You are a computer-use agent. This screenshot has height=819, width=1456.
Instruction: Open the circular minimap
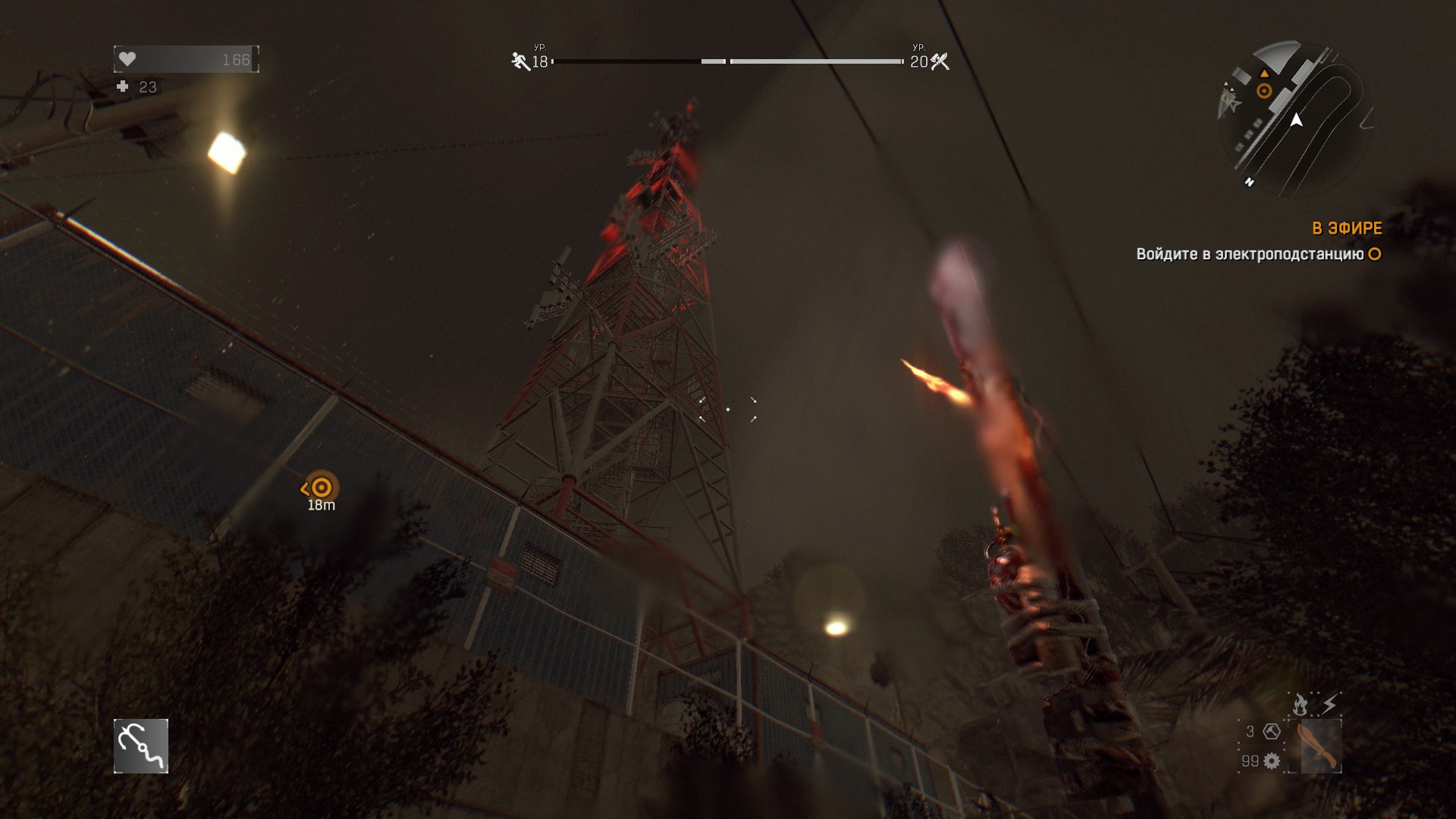pyautogui.click(x=1295, y=119)
